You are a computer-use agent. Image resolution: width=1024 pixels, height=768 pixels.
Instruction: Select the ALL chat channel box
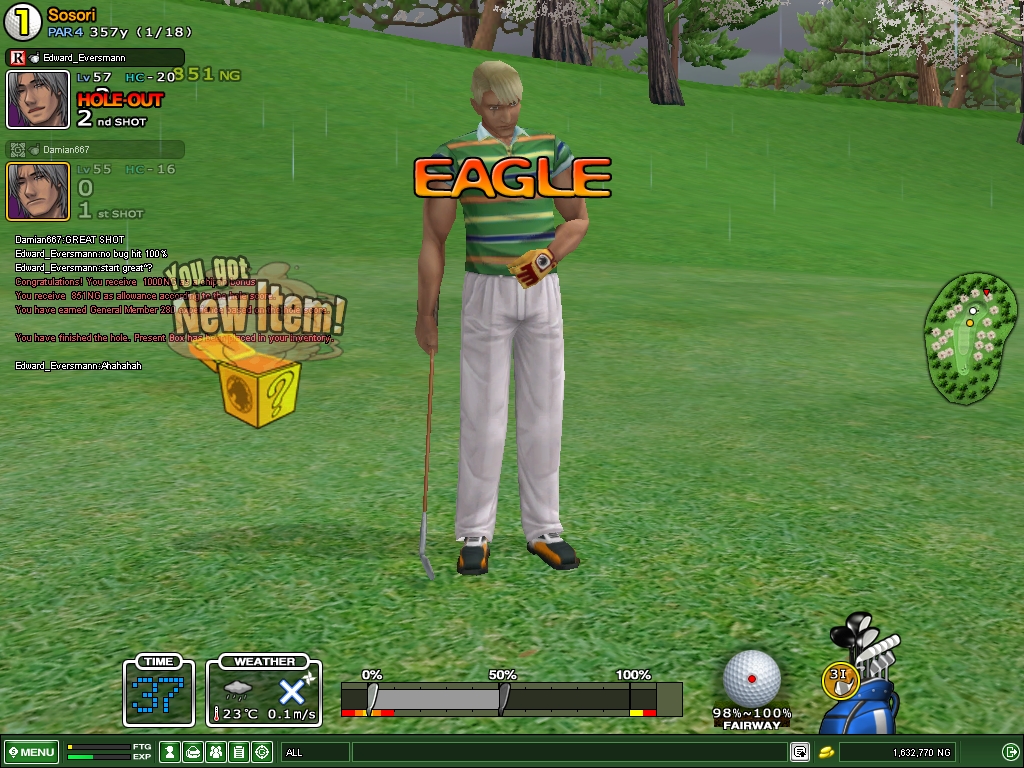pyautogui.click(x=315, y=752)
